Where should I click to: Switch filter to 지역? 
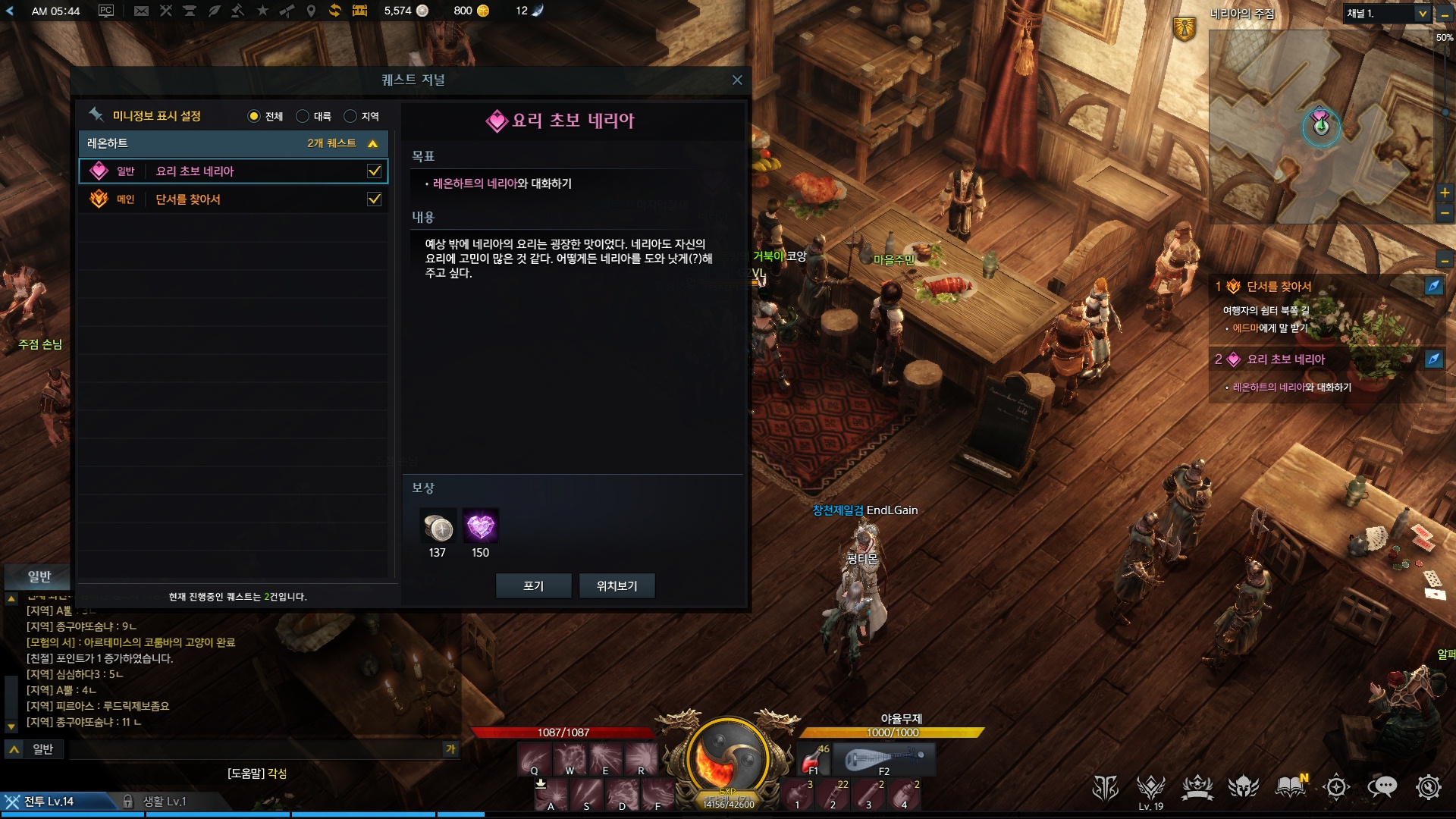coord(350,116)
